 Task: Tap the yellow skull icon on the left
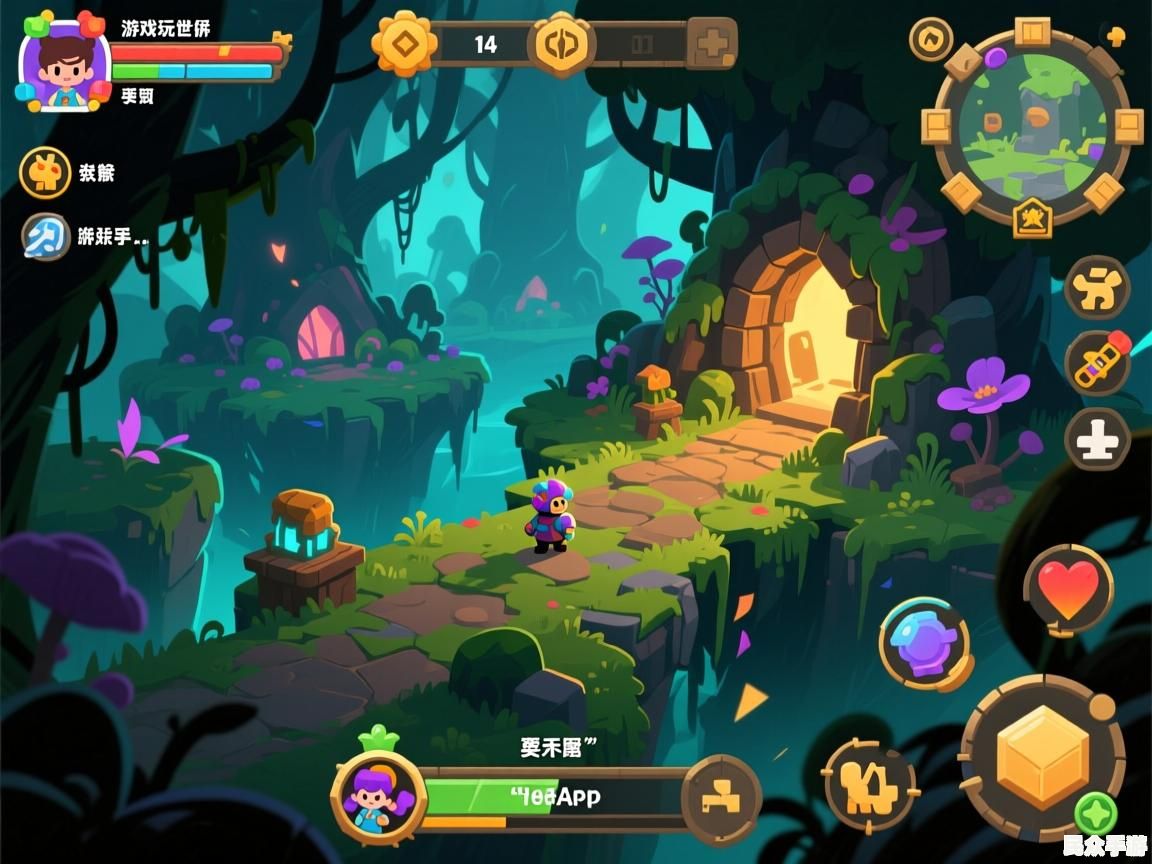coord(45,173)
